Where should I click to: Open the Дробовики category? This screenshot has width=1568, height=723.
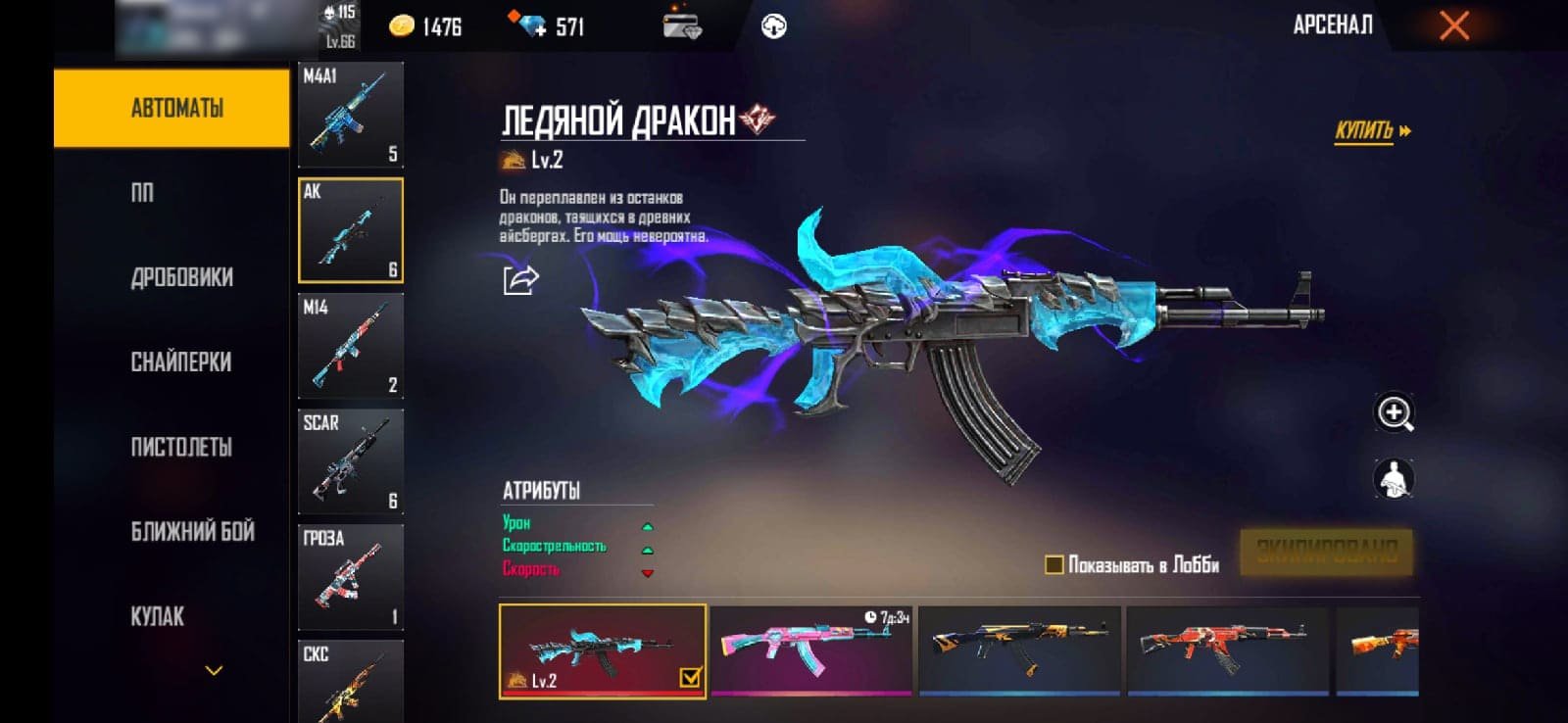(x=181, y=277)
